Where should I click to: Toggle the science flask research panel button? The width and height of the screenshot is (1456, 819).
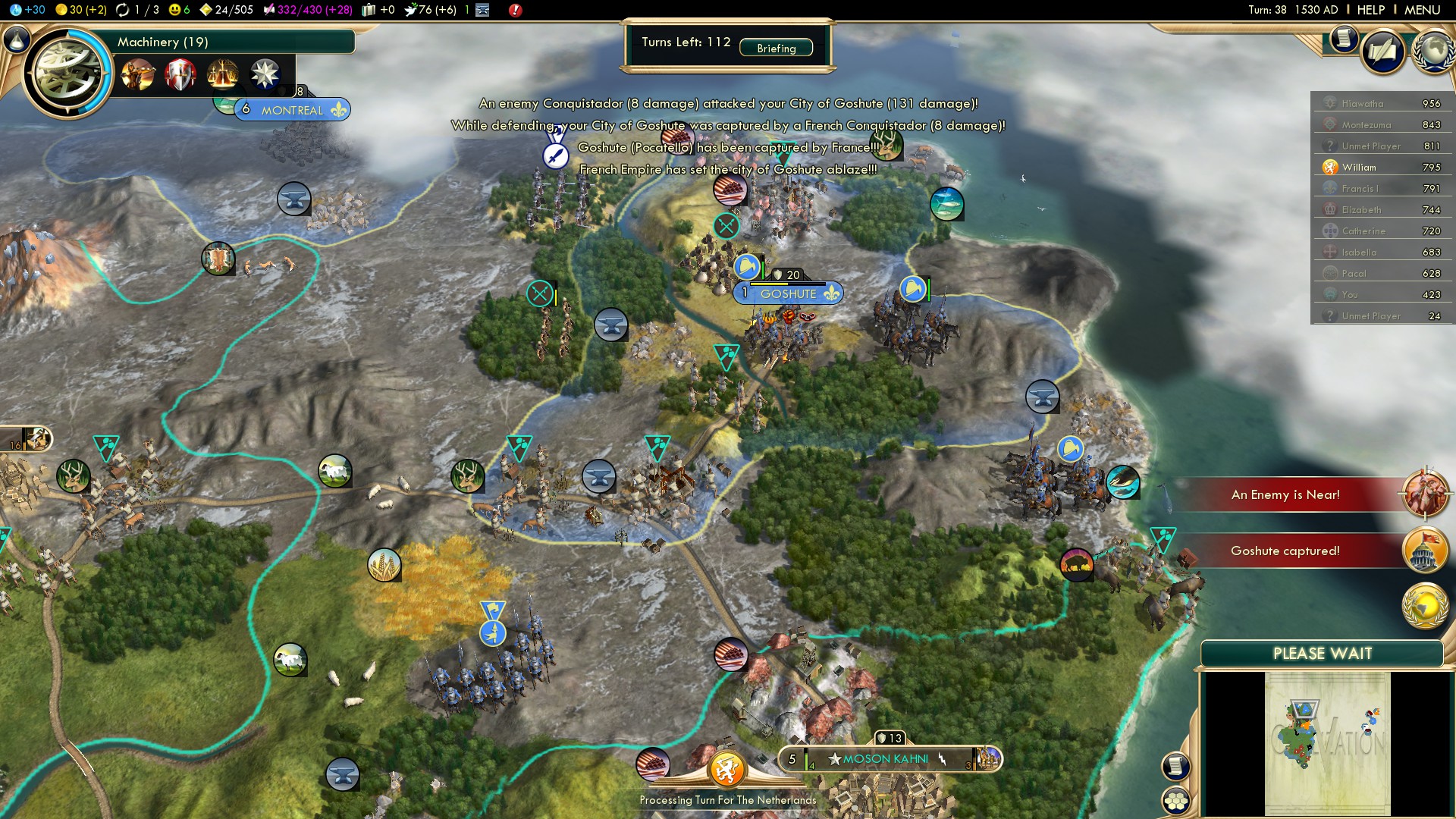(17, 39)
